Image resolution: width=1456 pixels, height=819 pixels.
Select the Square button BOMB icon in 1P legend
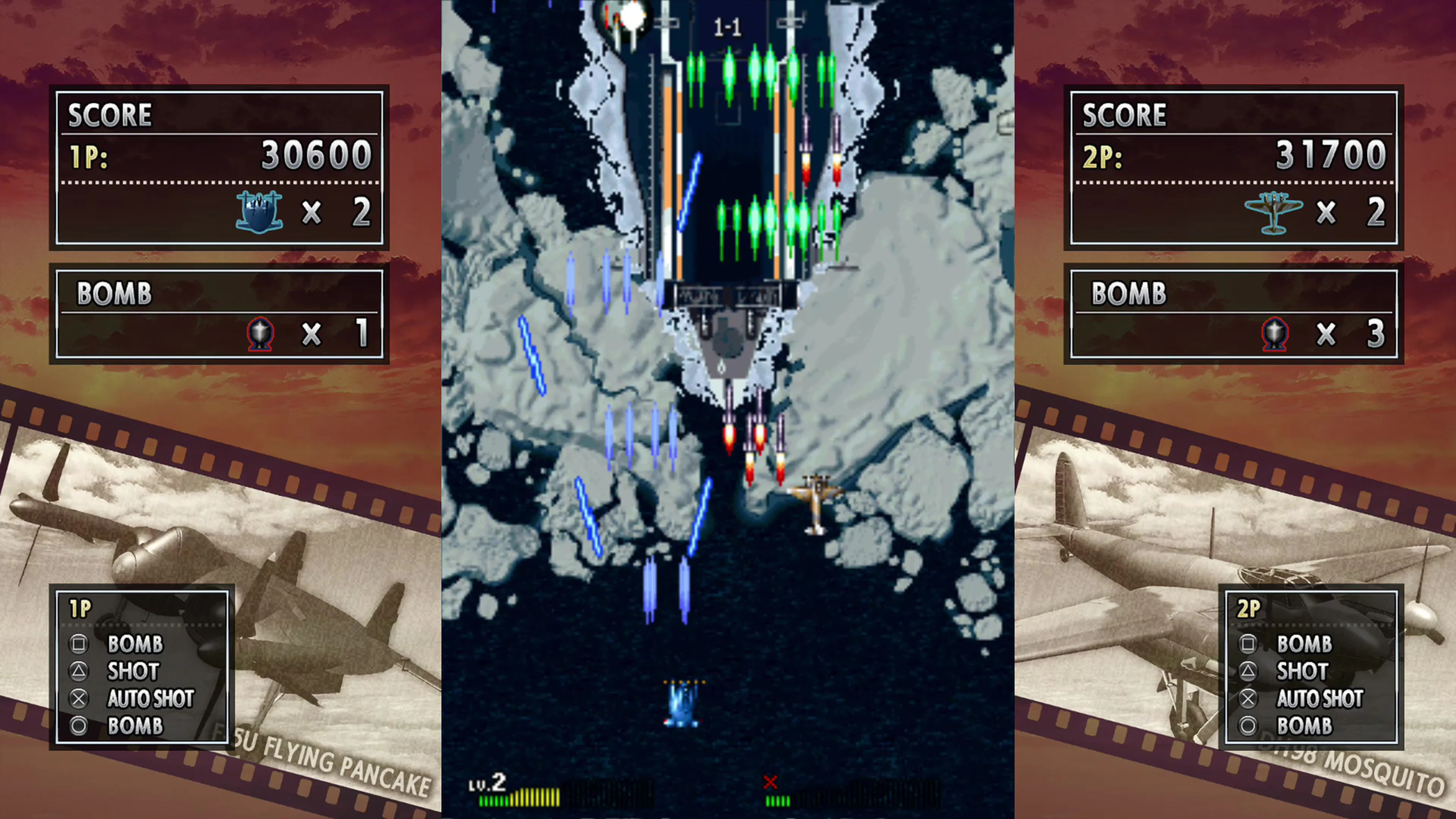pyautogui.click(x=79, y=644)
